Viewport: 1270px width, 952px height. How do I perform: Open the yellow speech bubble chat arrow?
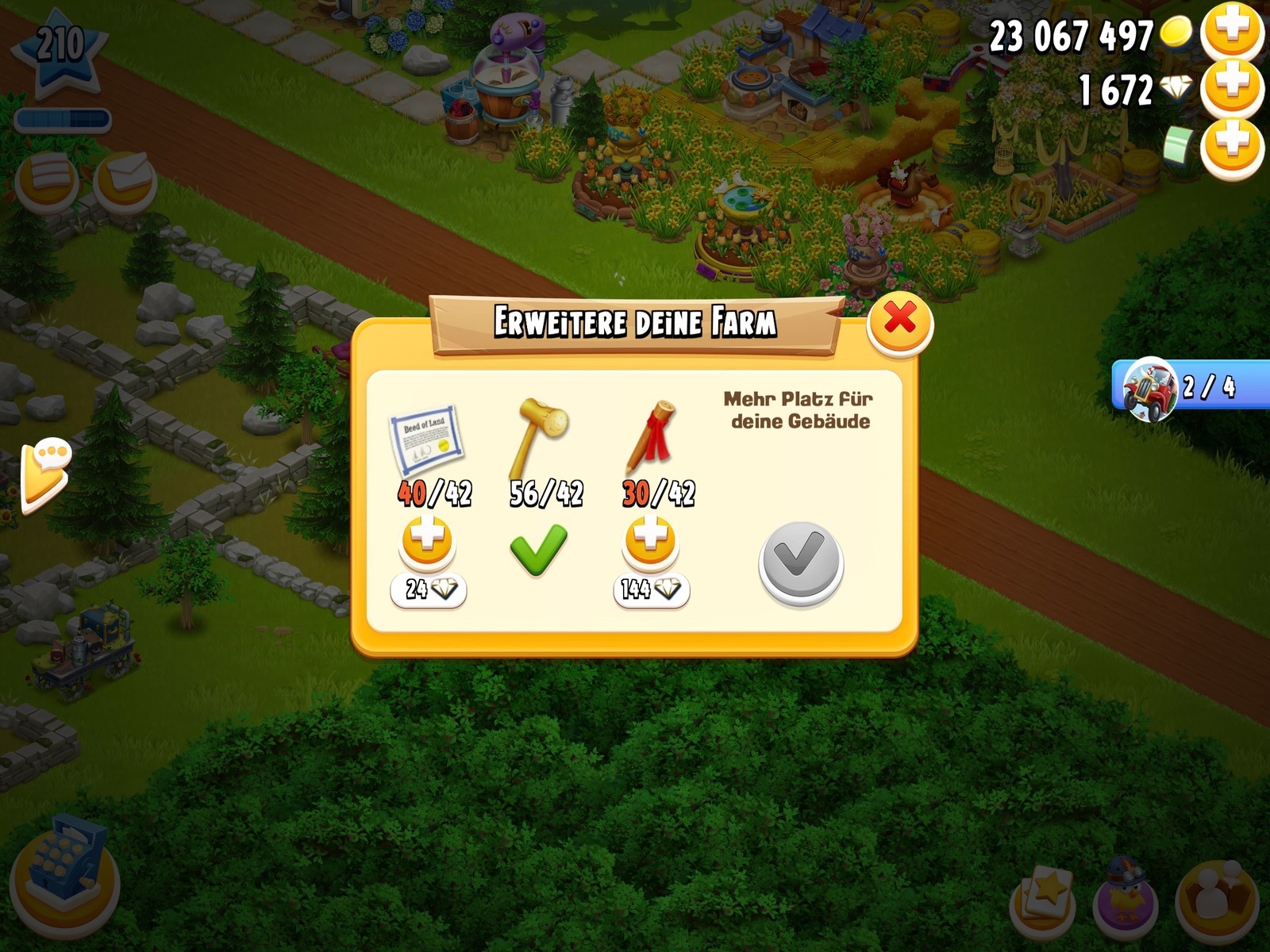(x=46, y=472)
